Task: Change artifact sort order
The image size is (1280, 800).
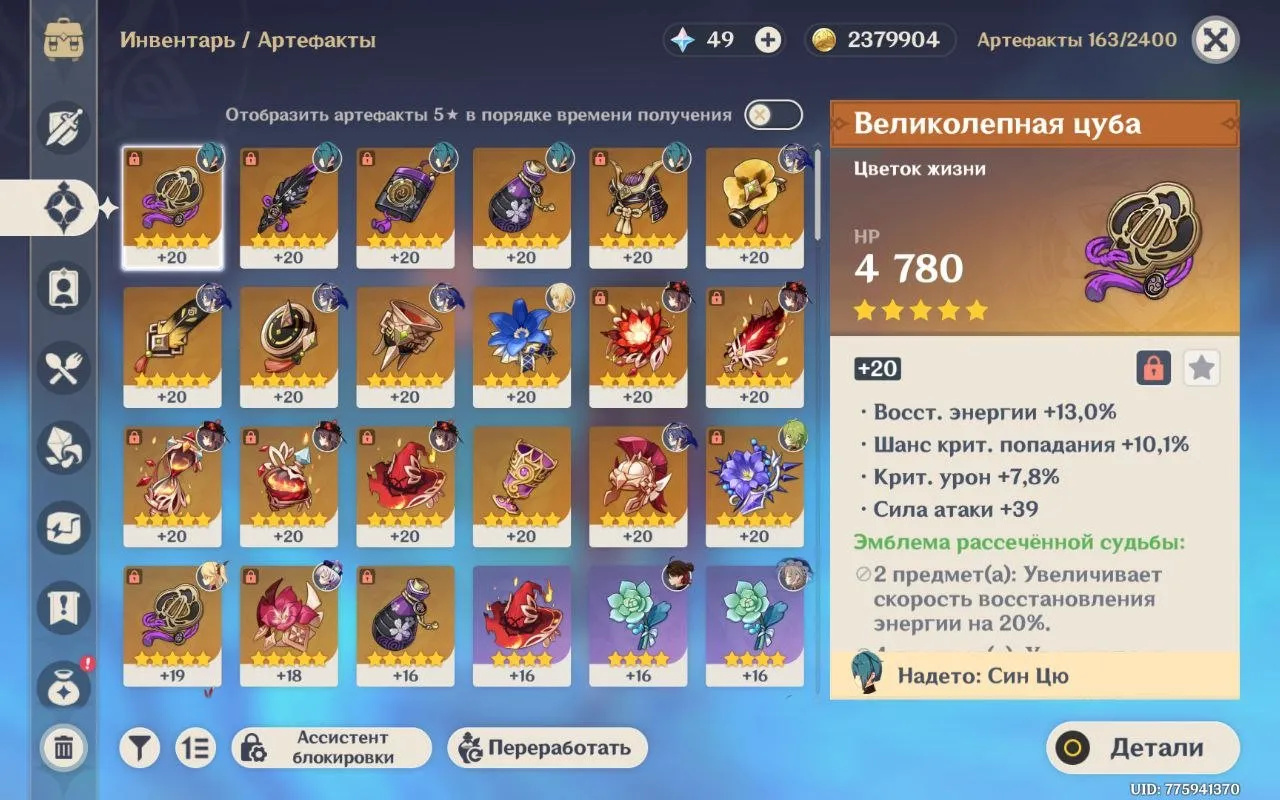Action: (x=196, y=747)
